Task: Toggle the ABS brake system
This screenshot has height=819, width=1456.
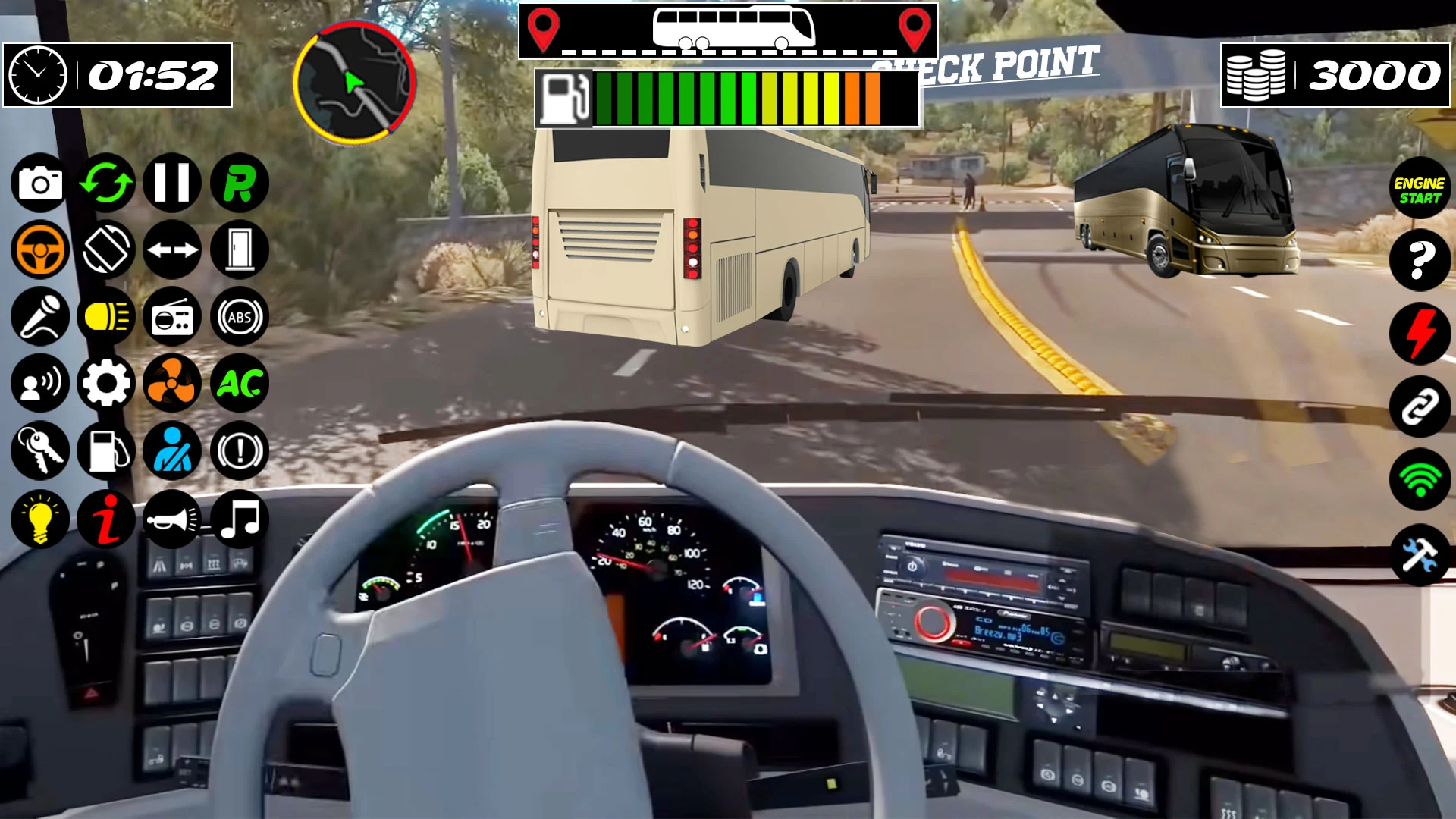Action: pyautogui.click(x=240, y=317)
